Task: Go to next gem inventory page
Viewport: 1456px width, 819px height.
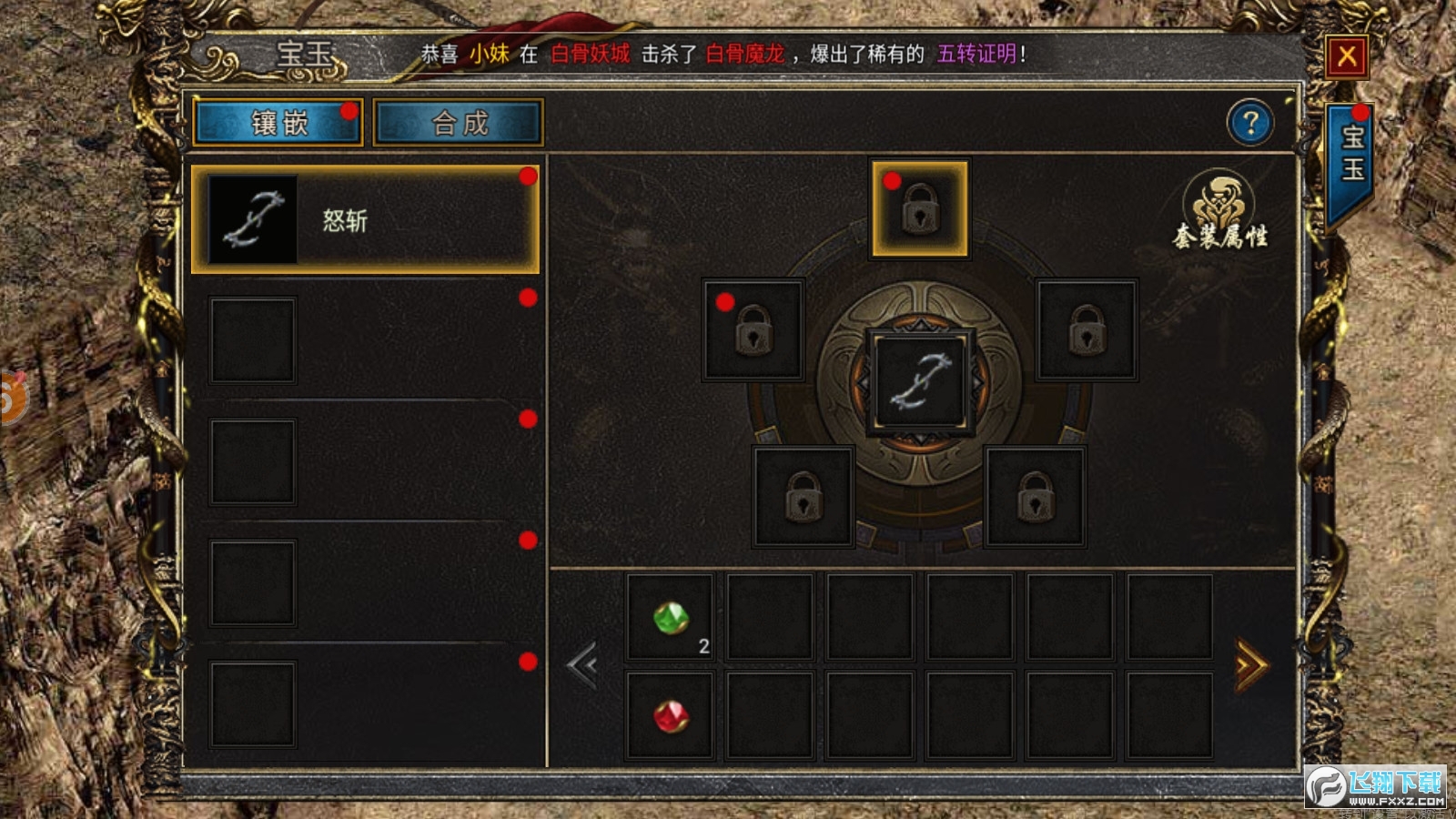Action: (x=1251, y=665)
